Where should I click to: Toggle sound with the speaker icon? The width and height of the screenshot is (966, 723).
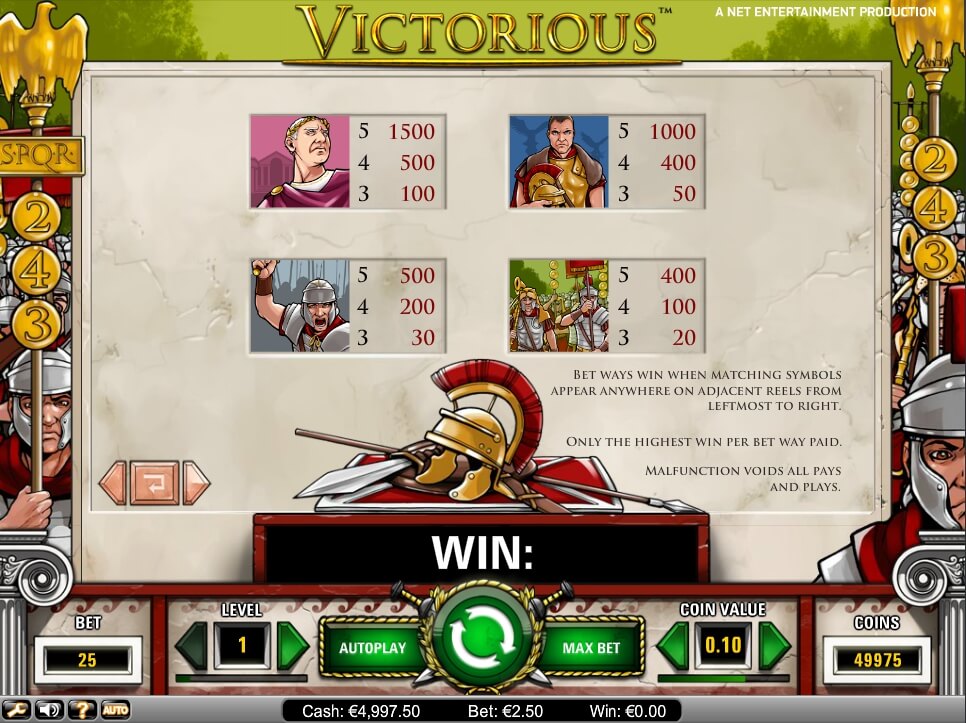point(48,710)
